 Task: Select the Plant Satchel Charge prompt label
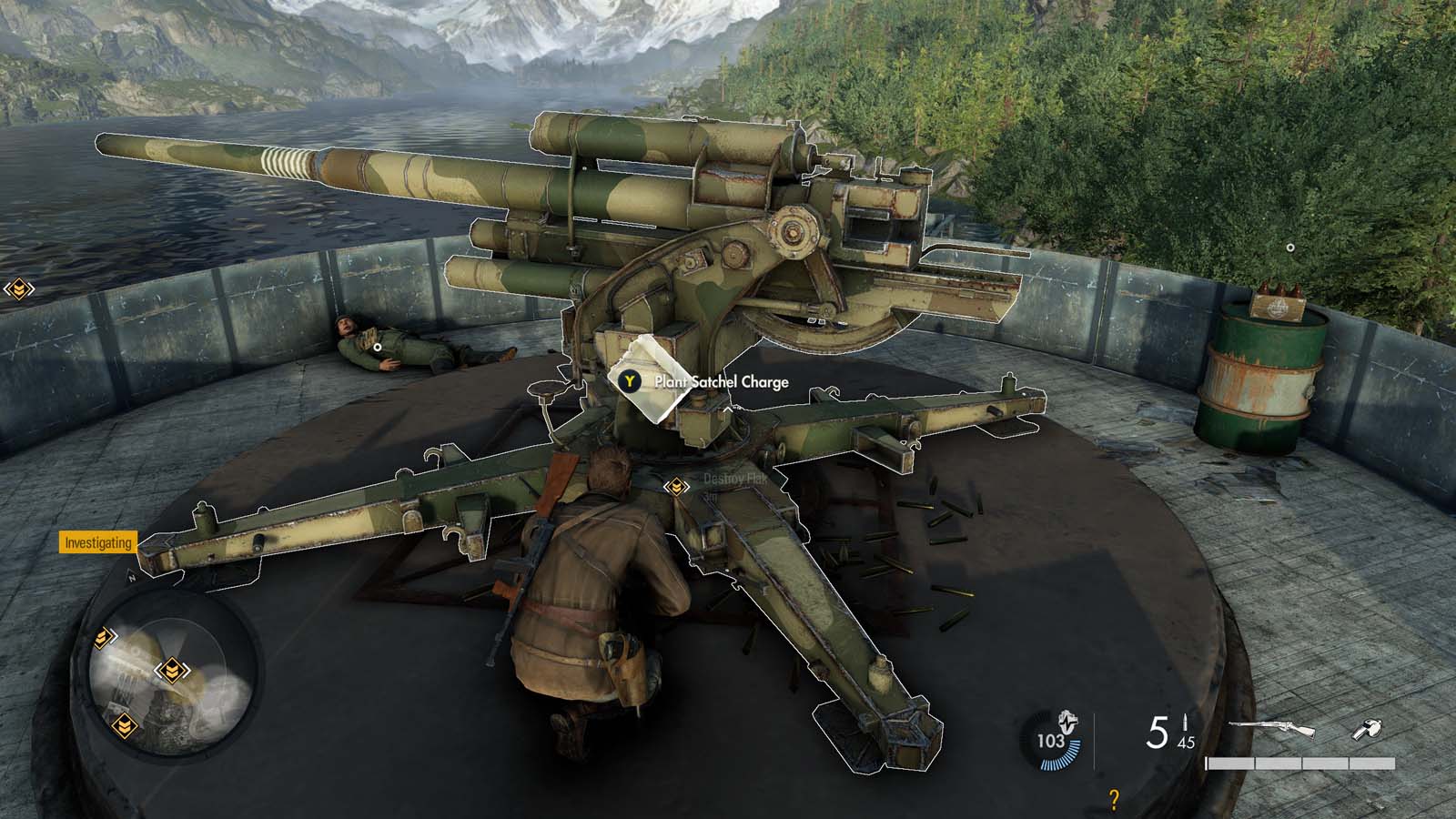pos(721,382)
